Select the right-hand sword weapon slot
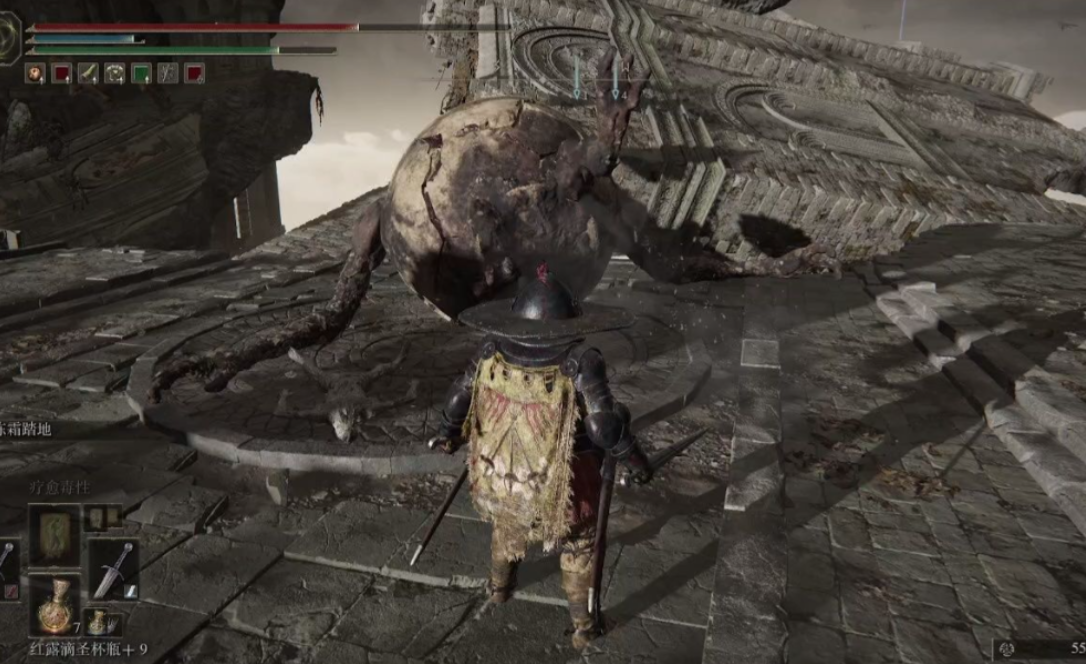Image resolution: width=1086 pixels, height=664 pixels. coord(114,570)
